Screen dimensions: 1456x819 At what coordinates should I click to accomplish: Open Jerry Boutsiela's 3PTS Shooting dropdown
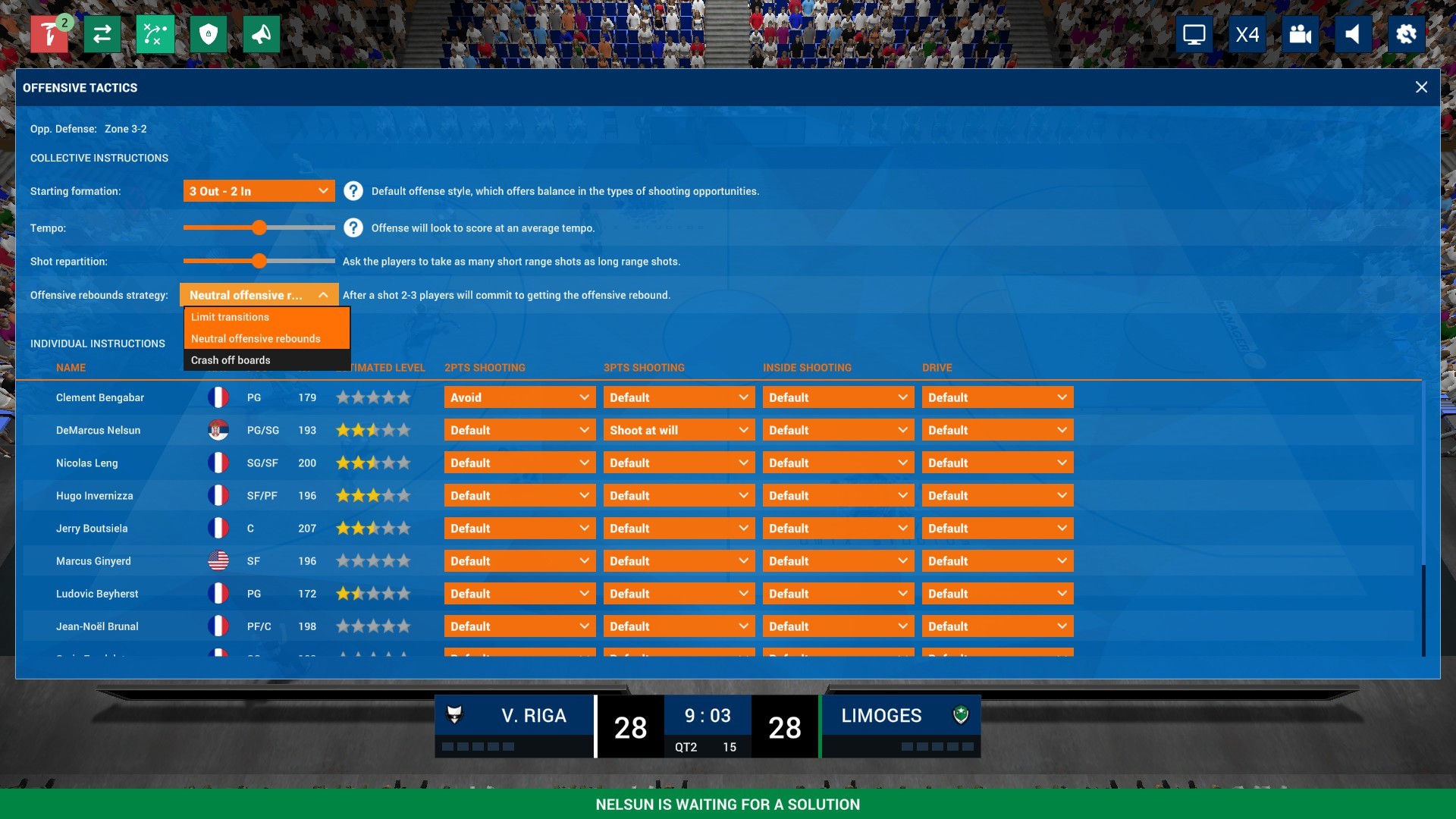coord(679,529)
